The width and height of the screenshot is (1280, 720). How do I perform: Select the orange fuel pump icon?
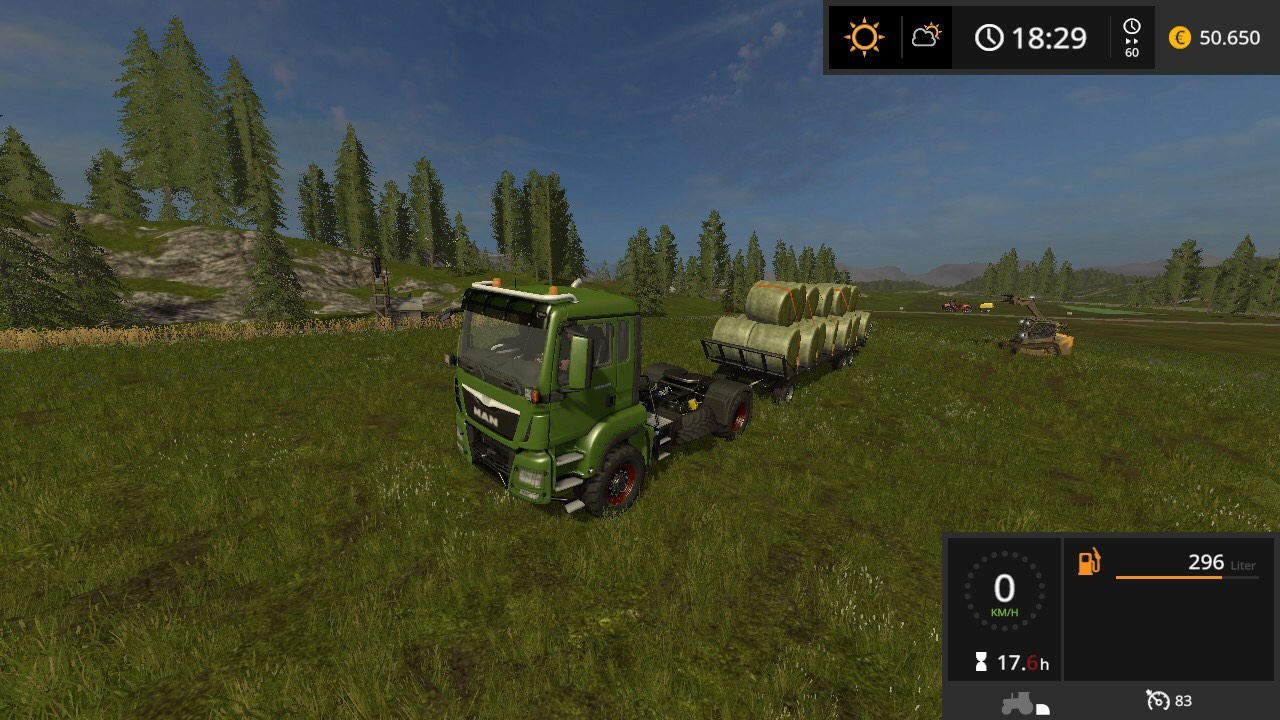(x=1089, y=562)
